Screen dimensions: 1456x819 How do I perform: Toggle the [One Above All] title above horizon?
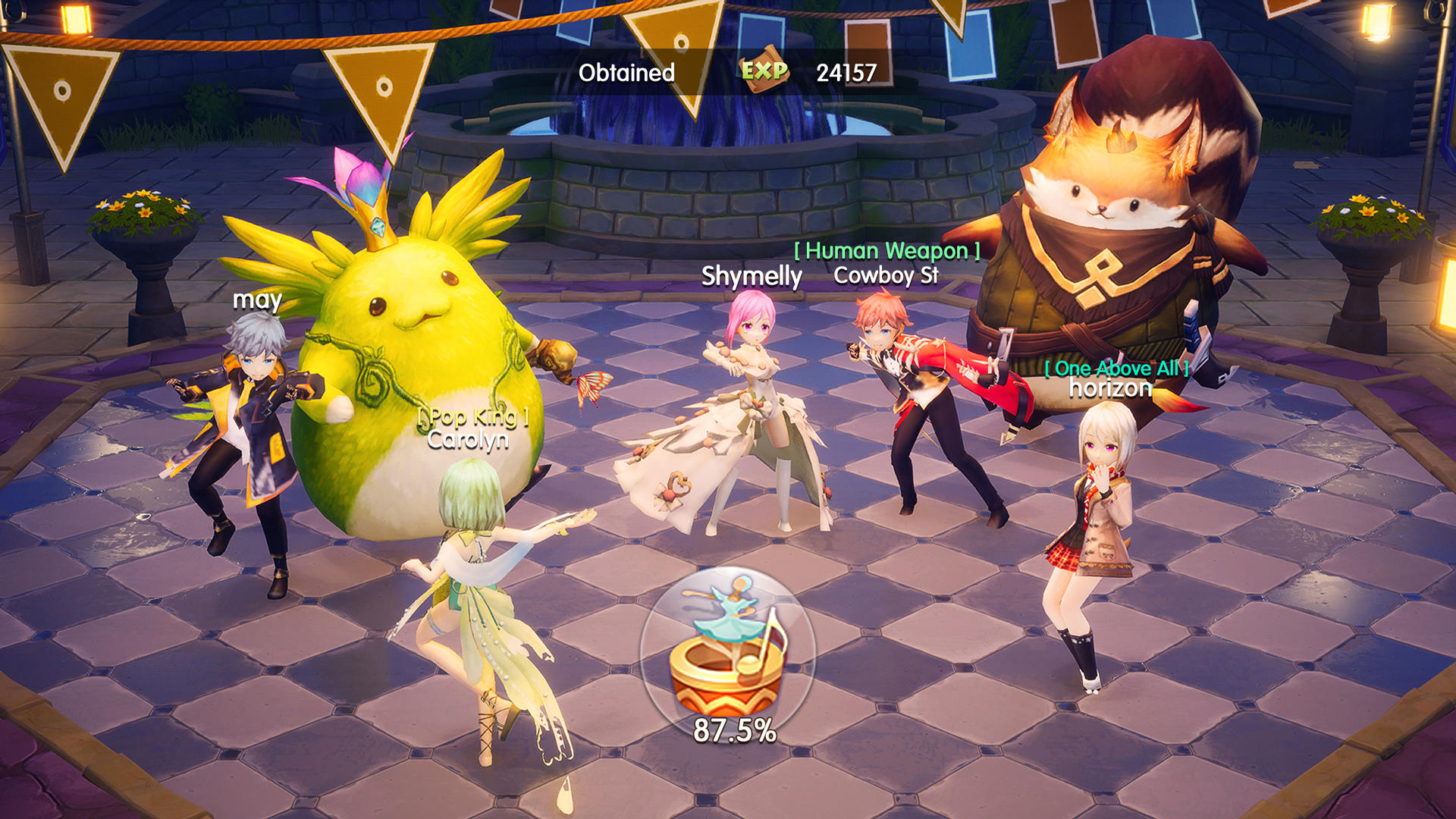[1115, 370]
